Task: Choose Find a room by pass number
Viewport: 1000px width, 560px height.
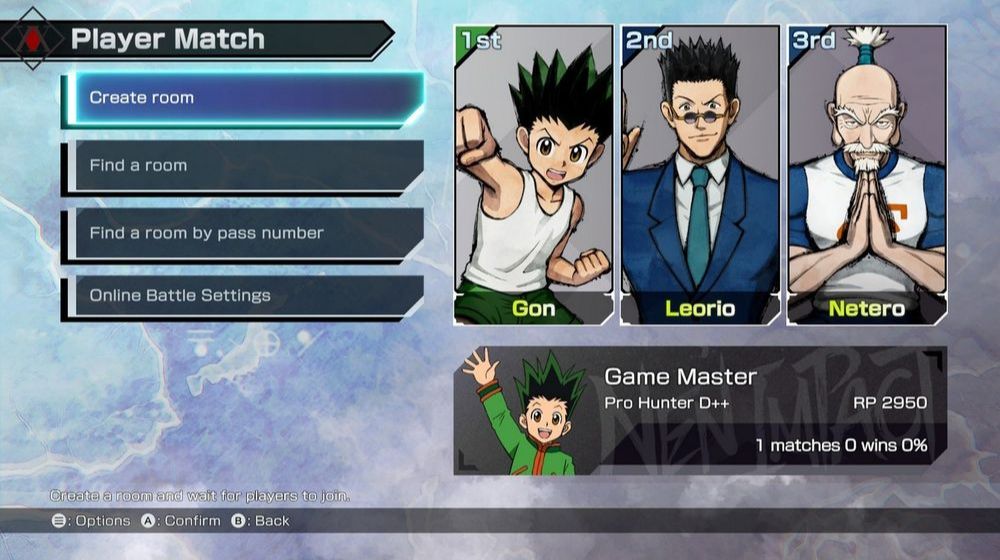Action: click(245, 233)
